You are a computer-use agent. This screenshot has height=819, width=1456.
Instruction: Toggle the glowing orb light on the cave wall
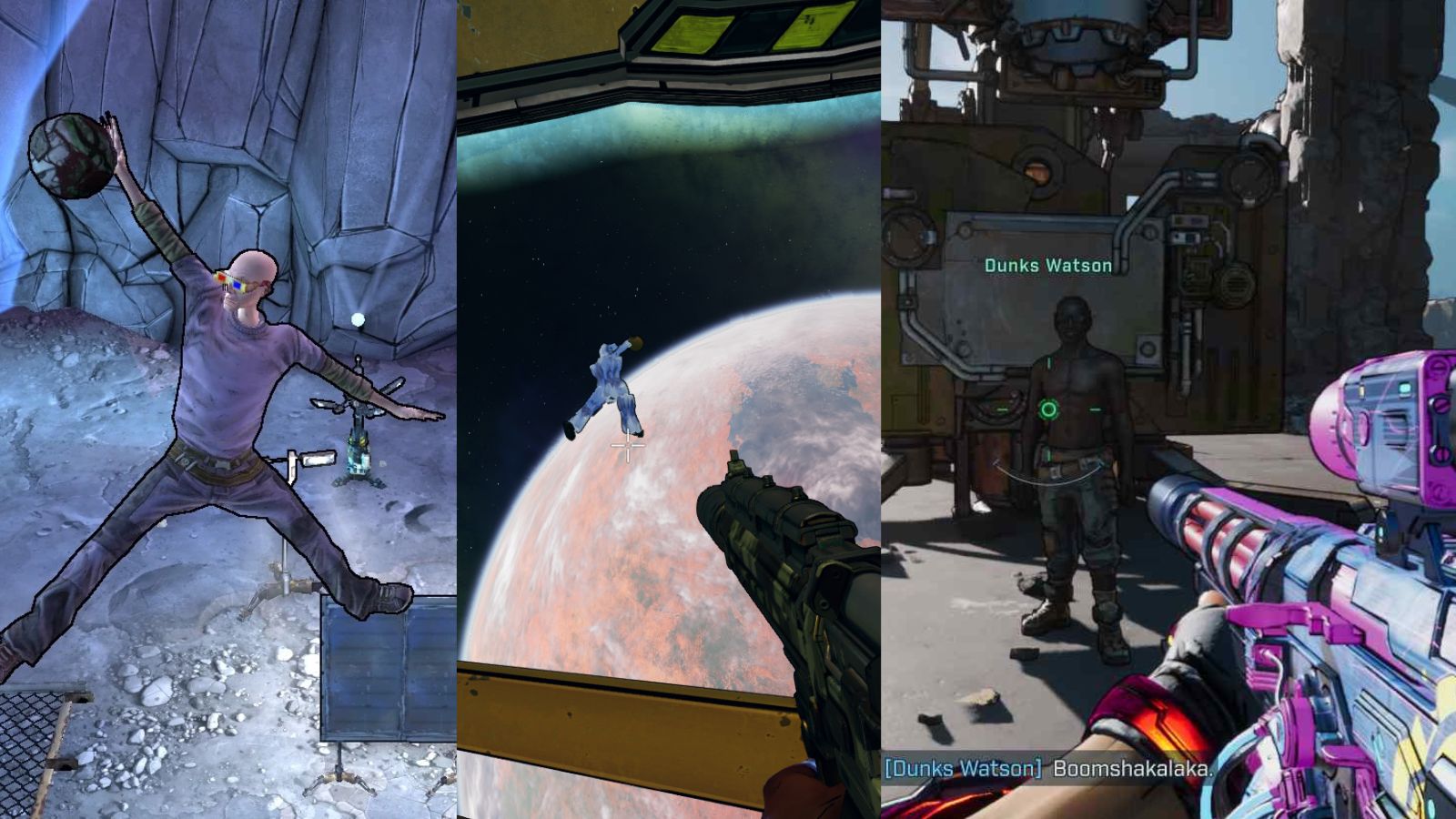359,319
